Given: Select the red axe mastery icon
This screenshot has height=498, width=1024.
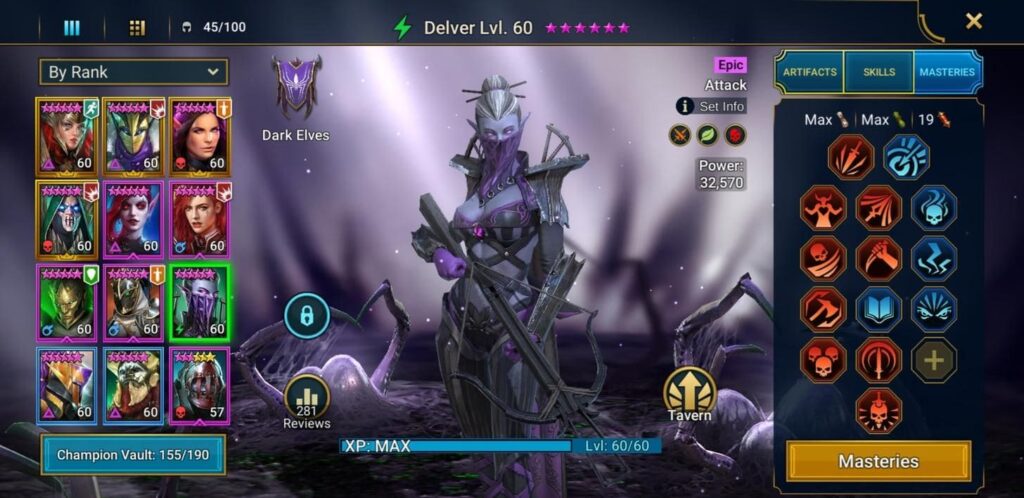Looking at the screenshot, I should pos(823,309).
